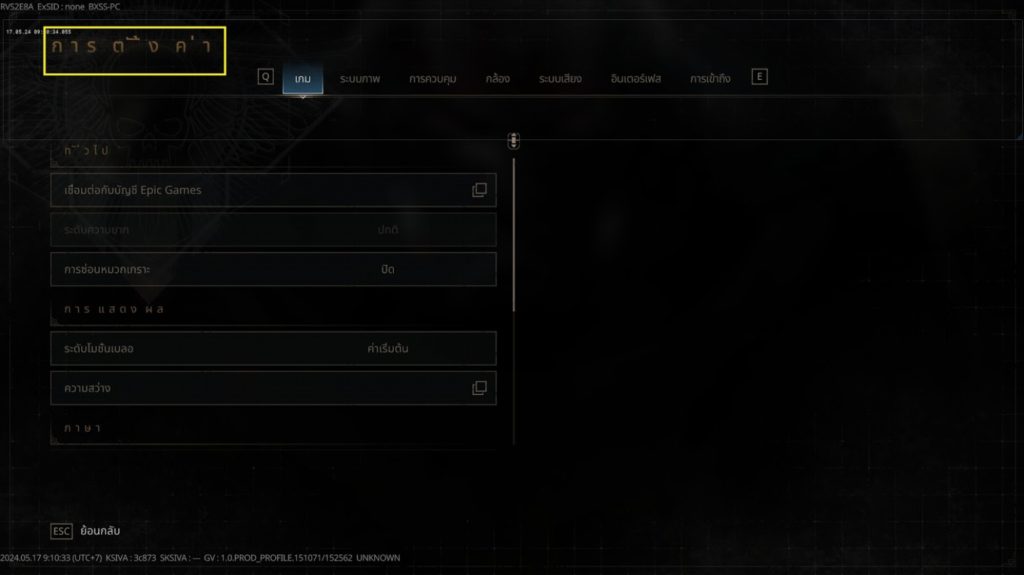Open the ระบบเสียง tab

coord(560,78)
